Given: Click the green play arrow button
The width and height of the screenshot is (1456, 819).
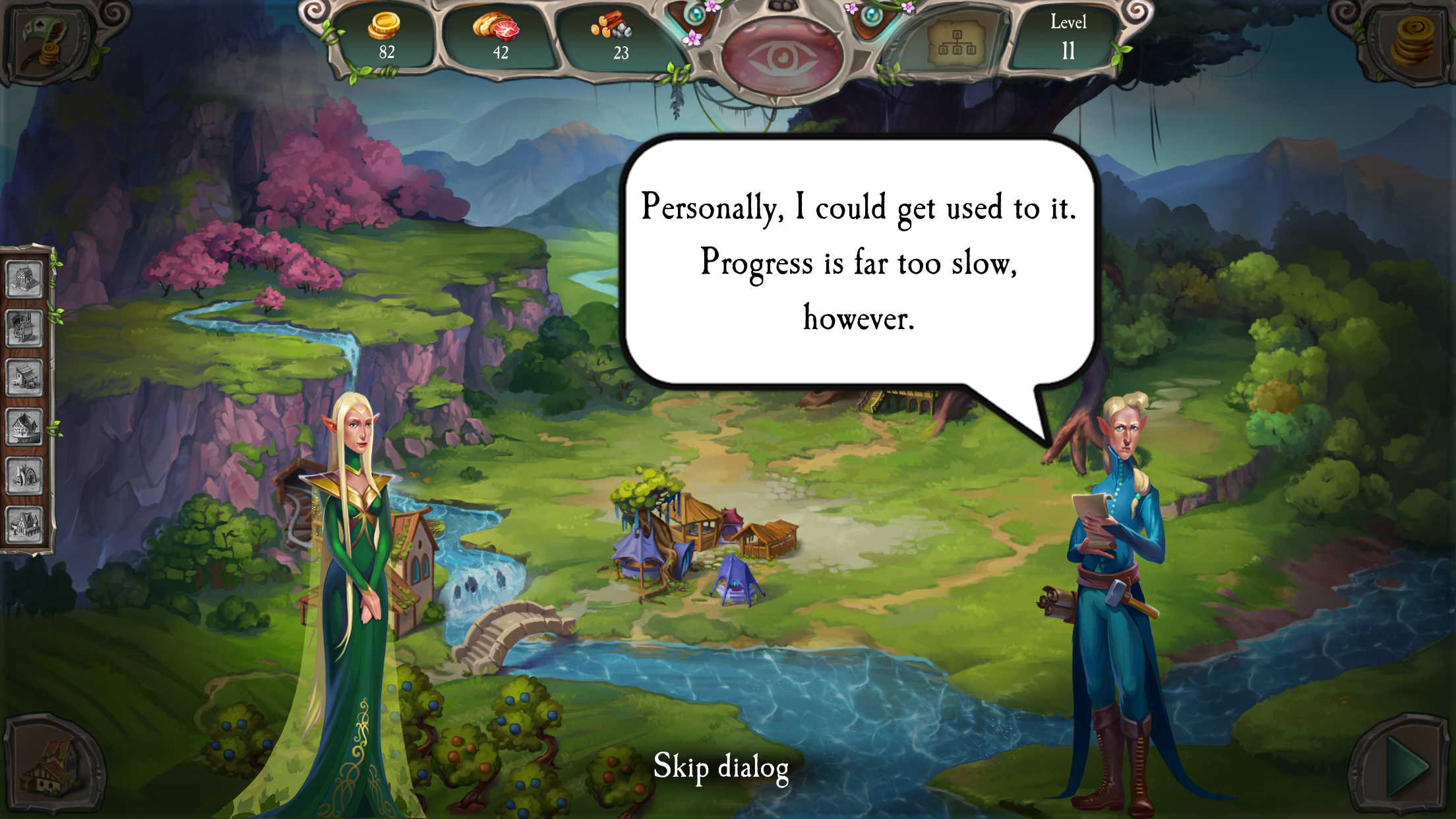Looking at the screenshot, I should click(1405, 767).
